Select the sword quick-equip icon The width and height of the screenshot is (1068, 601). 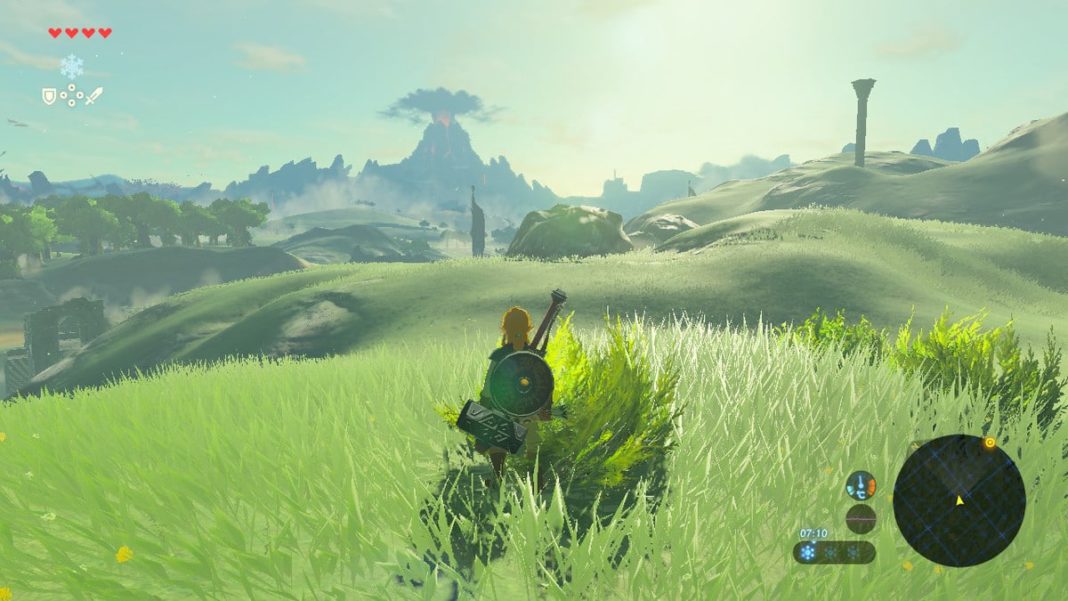(94, 96)
